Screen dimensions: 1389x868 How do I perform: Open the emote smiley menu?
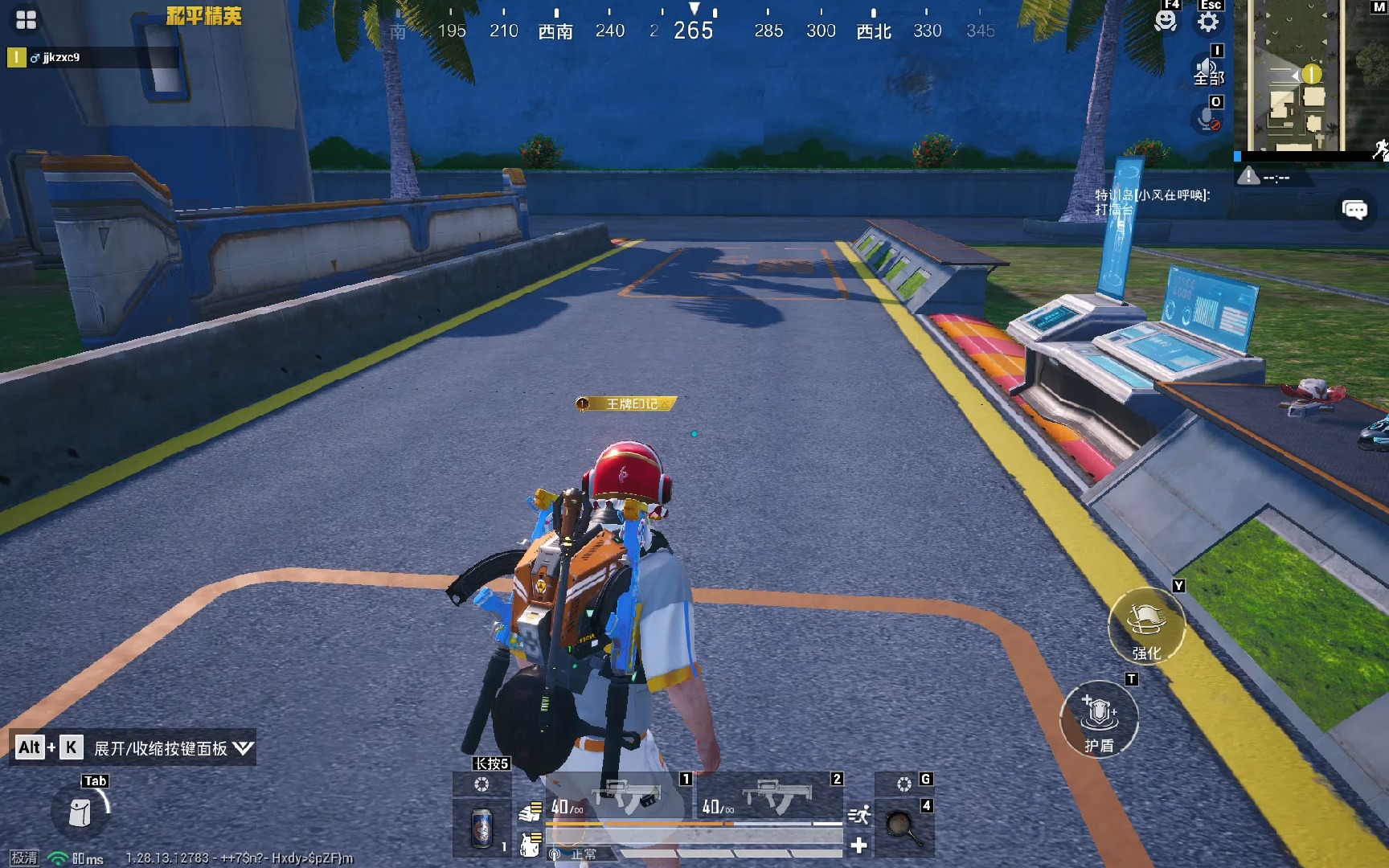tap(1165, 21)
